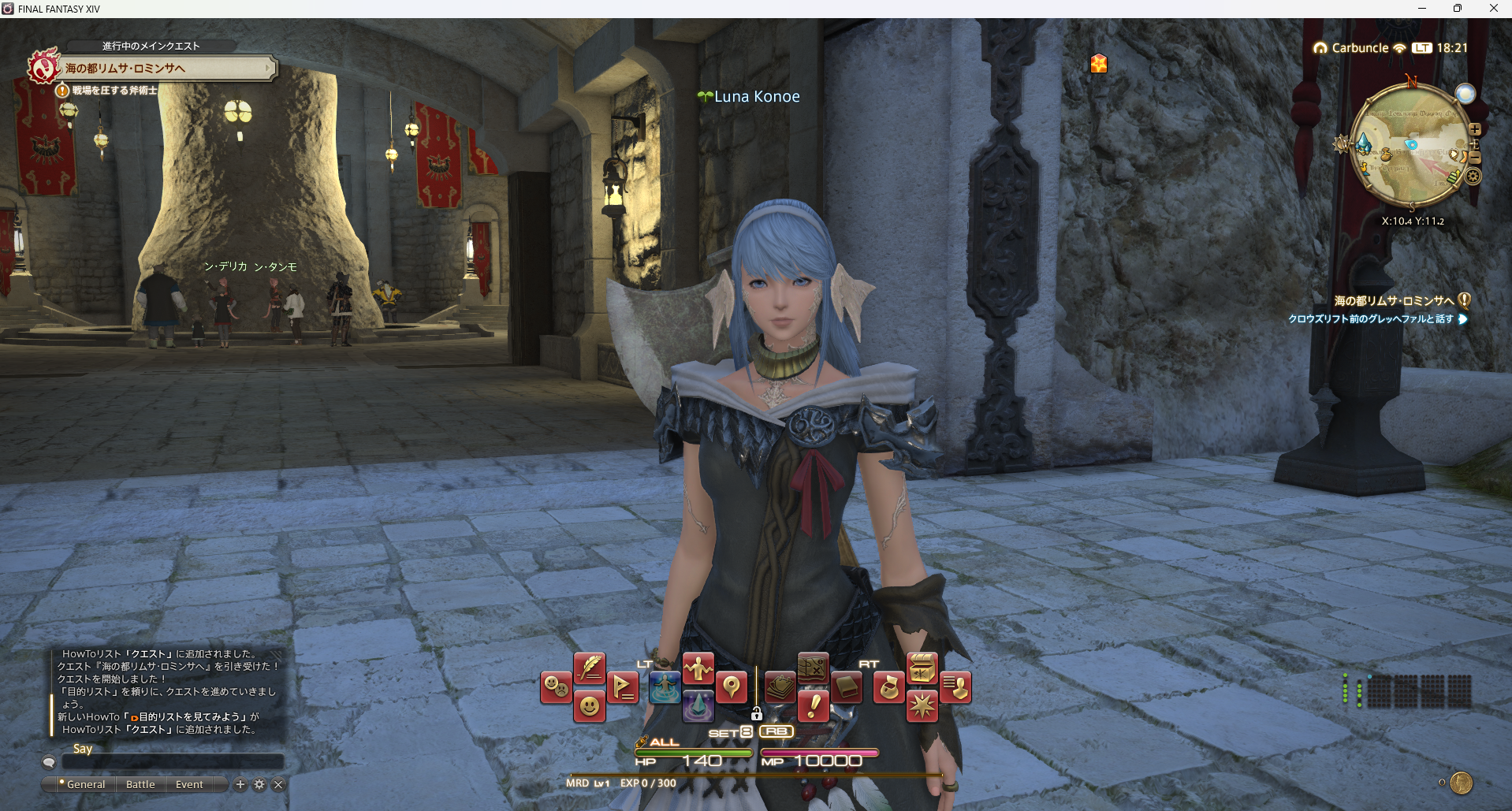The width and height of the screenshot is (1512, 811).
Task: Open the main scenario quest banner
Action: [x=158, y=69]
